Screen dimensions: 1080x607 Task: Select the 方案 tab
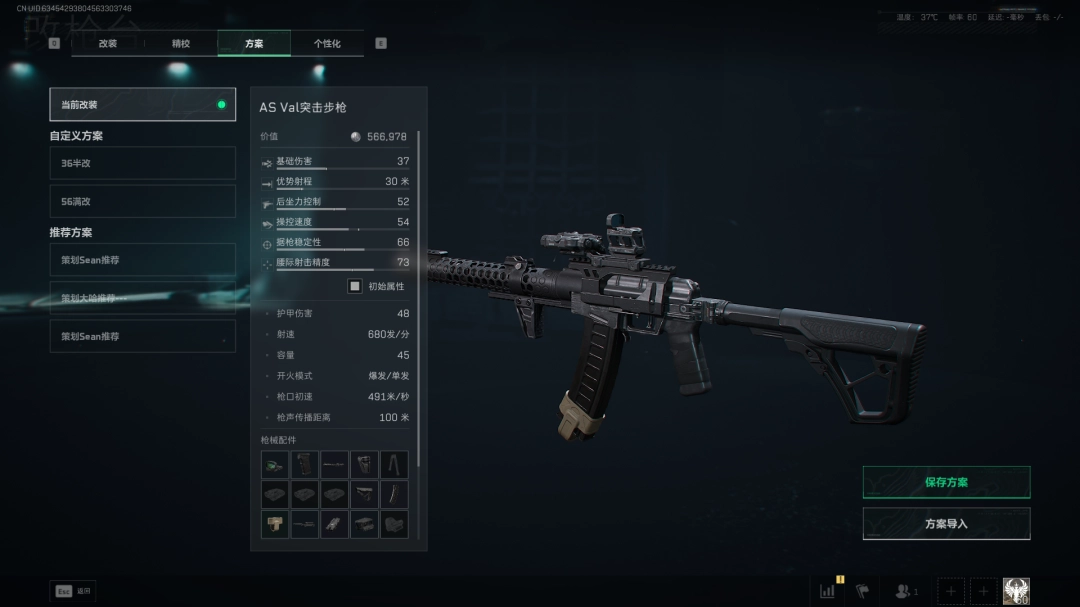tap(254, 43)
